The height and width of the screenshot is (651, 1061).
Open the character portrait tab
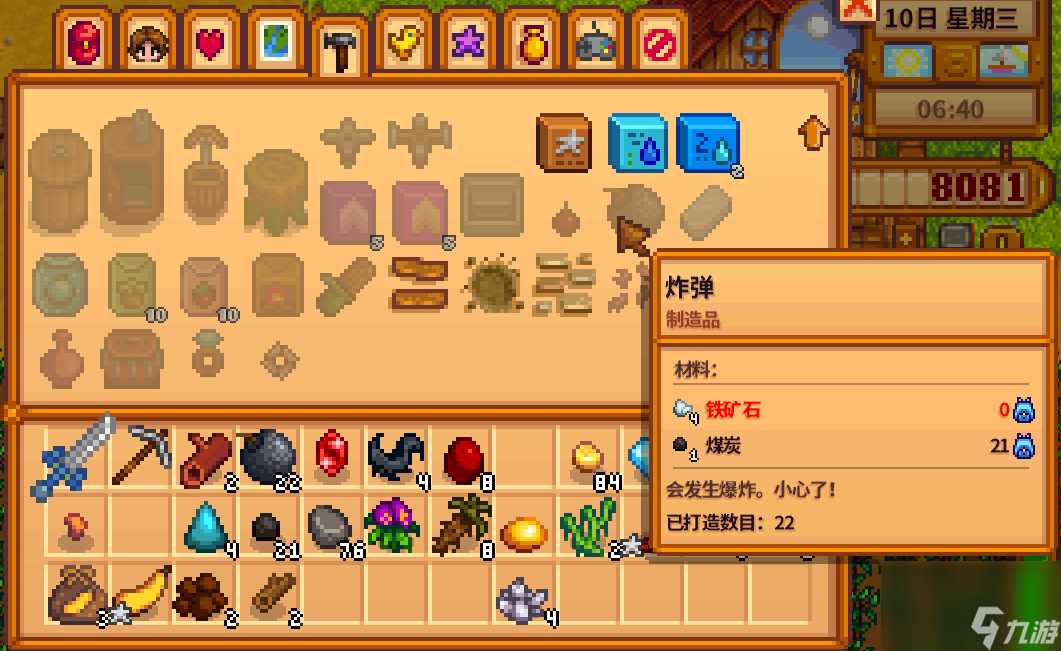(148, 42)
